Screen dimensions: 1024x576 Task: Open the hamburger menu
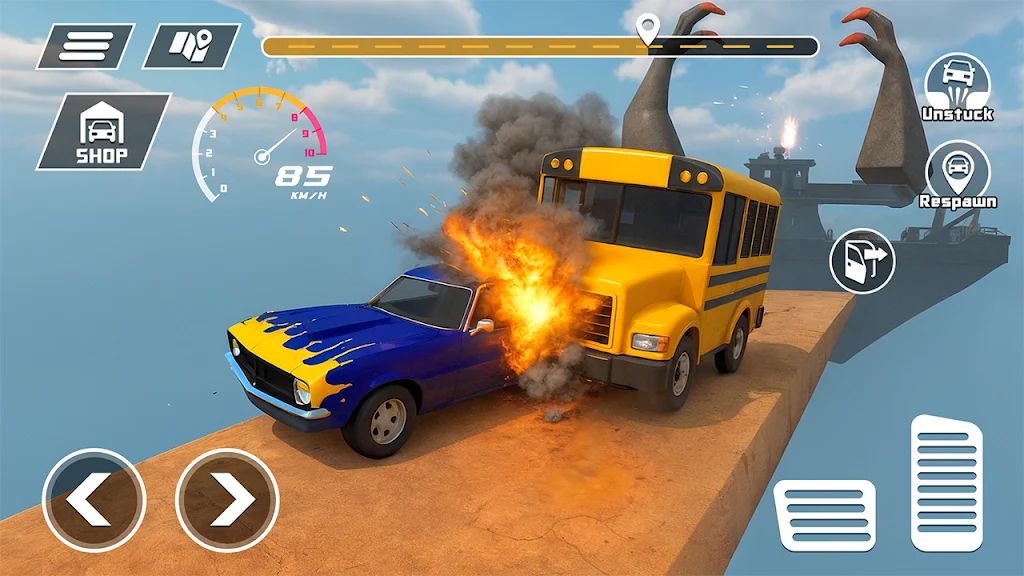pos(86,46)
